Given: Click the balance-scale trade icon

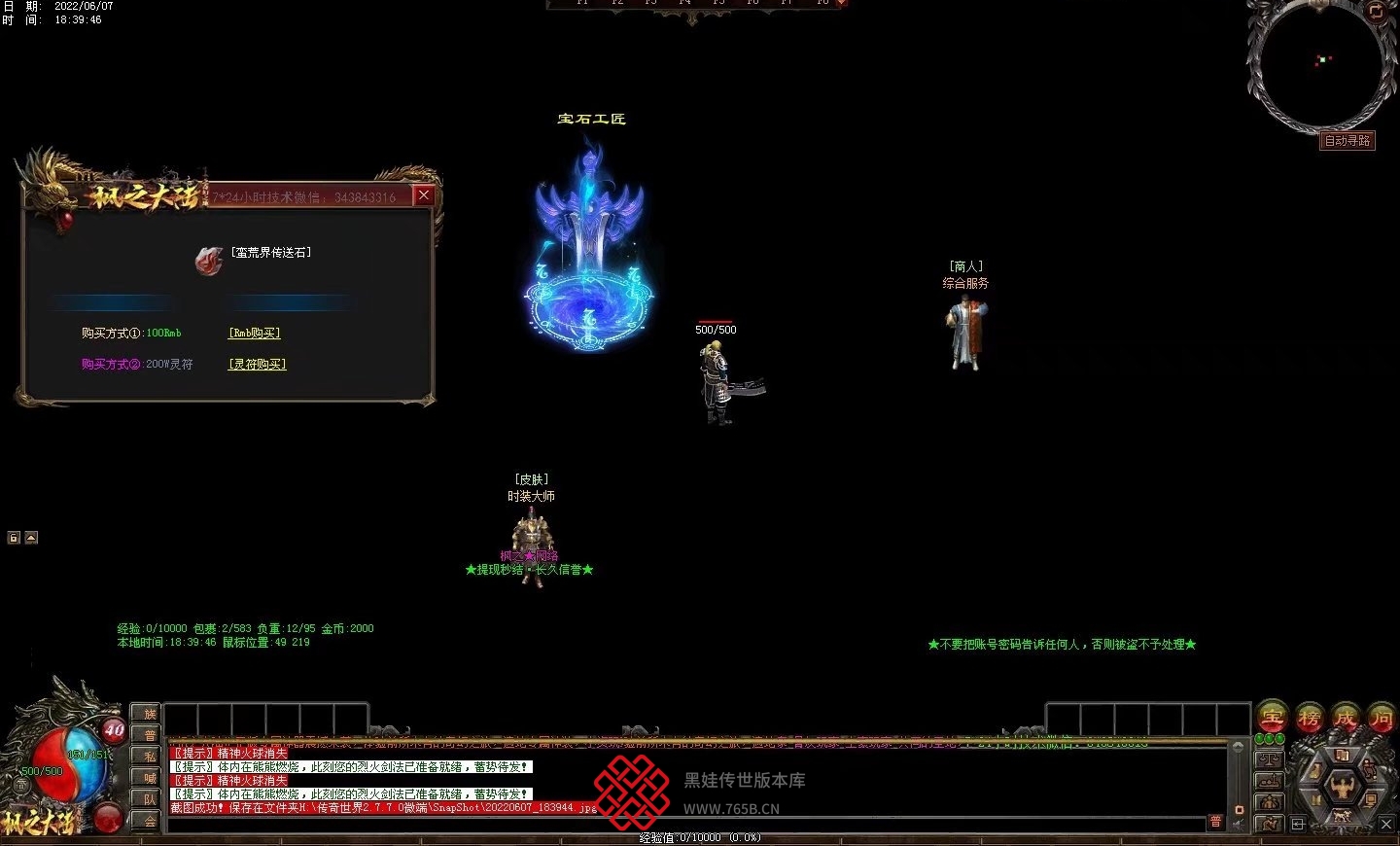Looking at the screenshot, I should pyautogui.click(x=1270, y=759).
